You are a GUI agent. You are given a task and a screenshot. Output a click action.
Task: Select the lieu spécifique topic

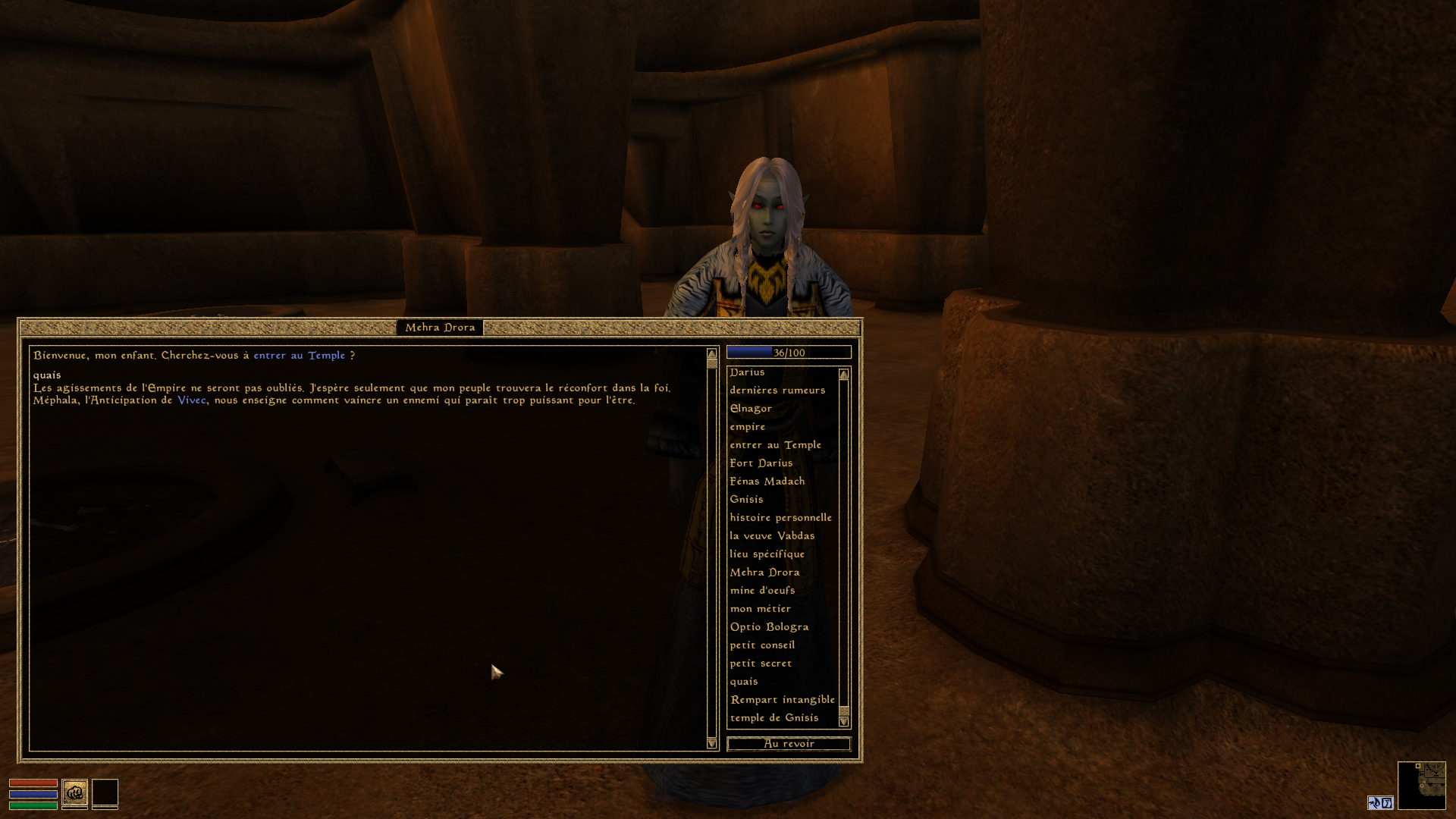click(767, 554)
